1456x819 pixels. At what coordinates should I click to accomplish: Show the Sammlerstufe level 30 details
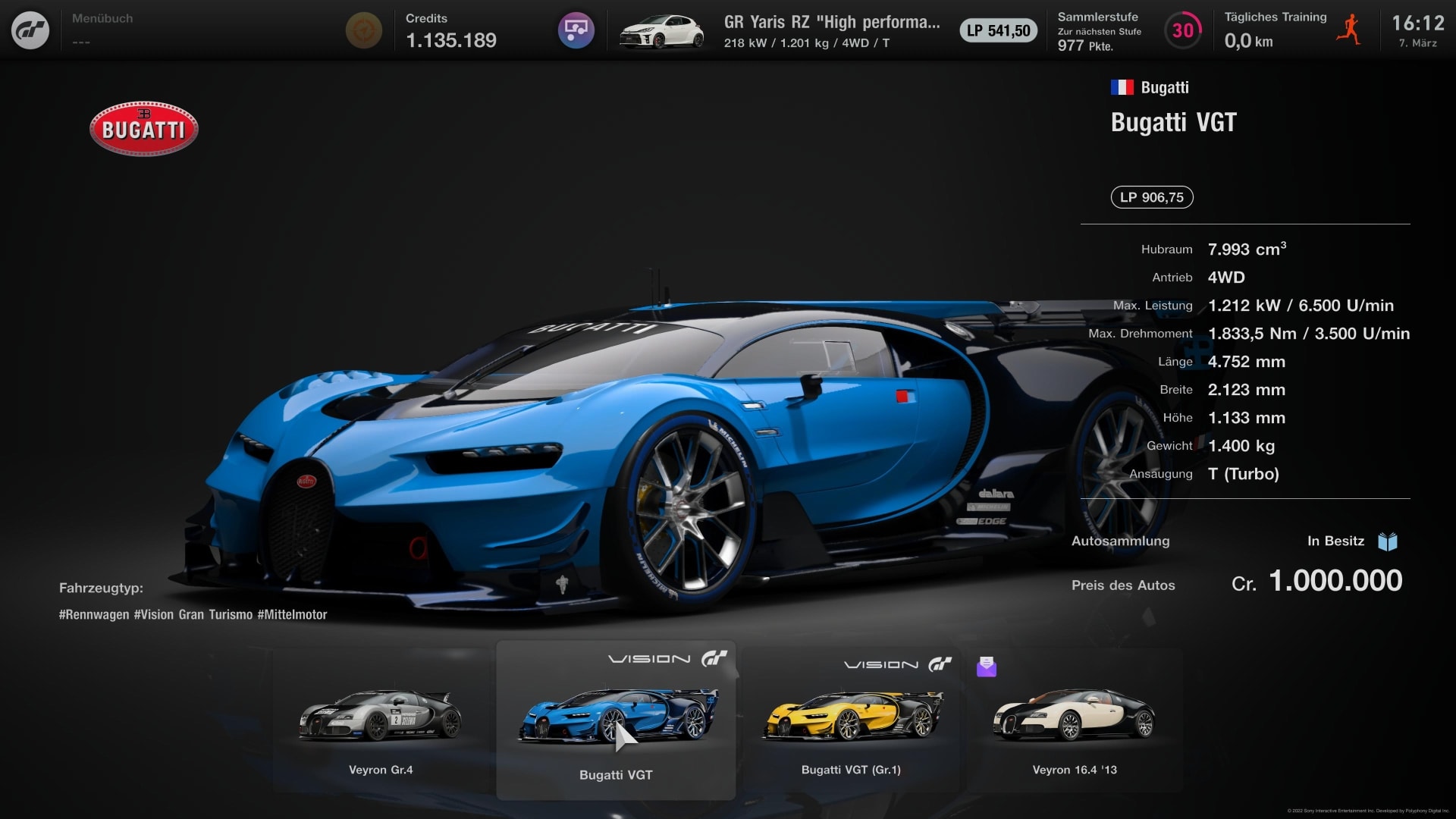click(x=1181, y=30)
